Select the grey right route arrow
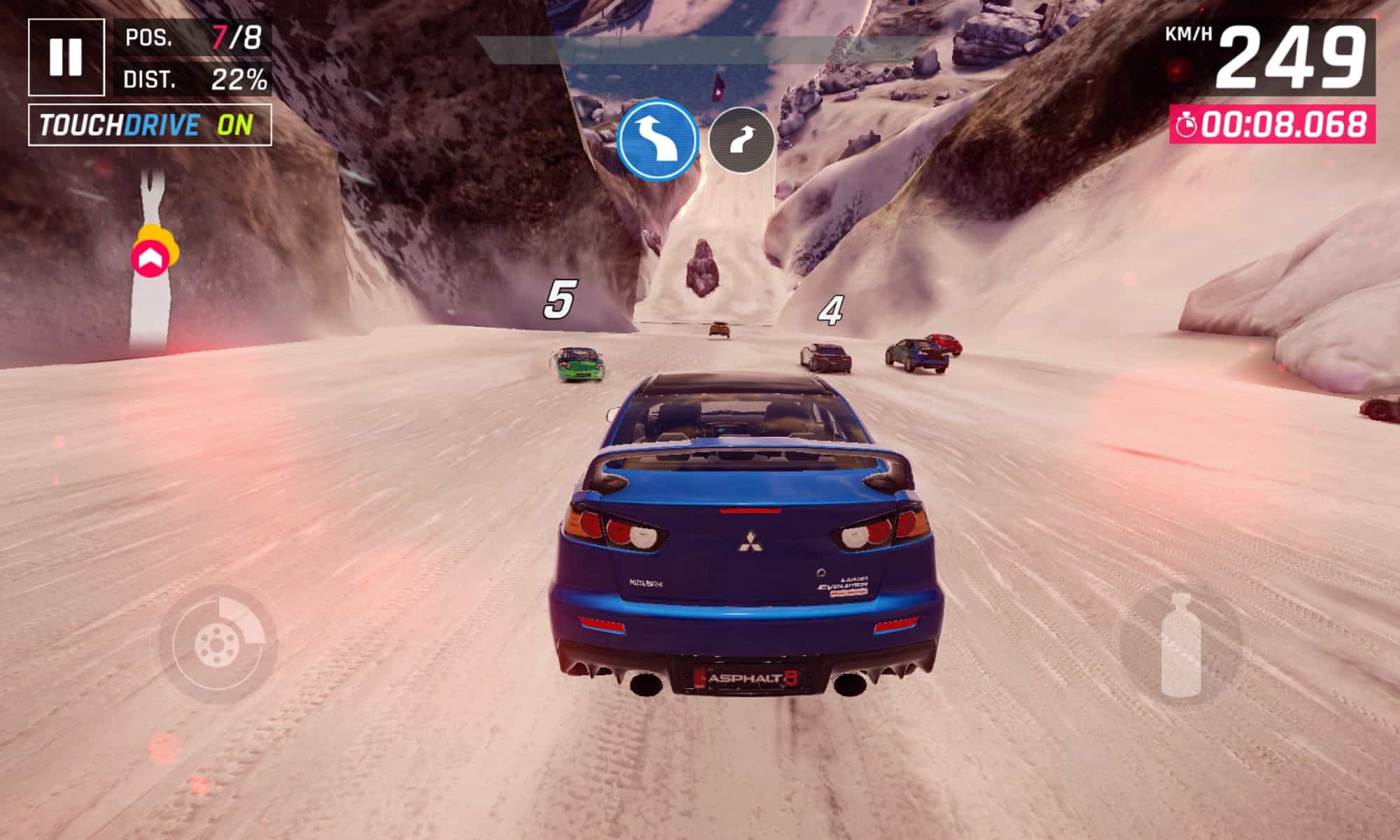Image resolution: width=1400 pixels, height=840 pixels. click(x=741, y=141)
